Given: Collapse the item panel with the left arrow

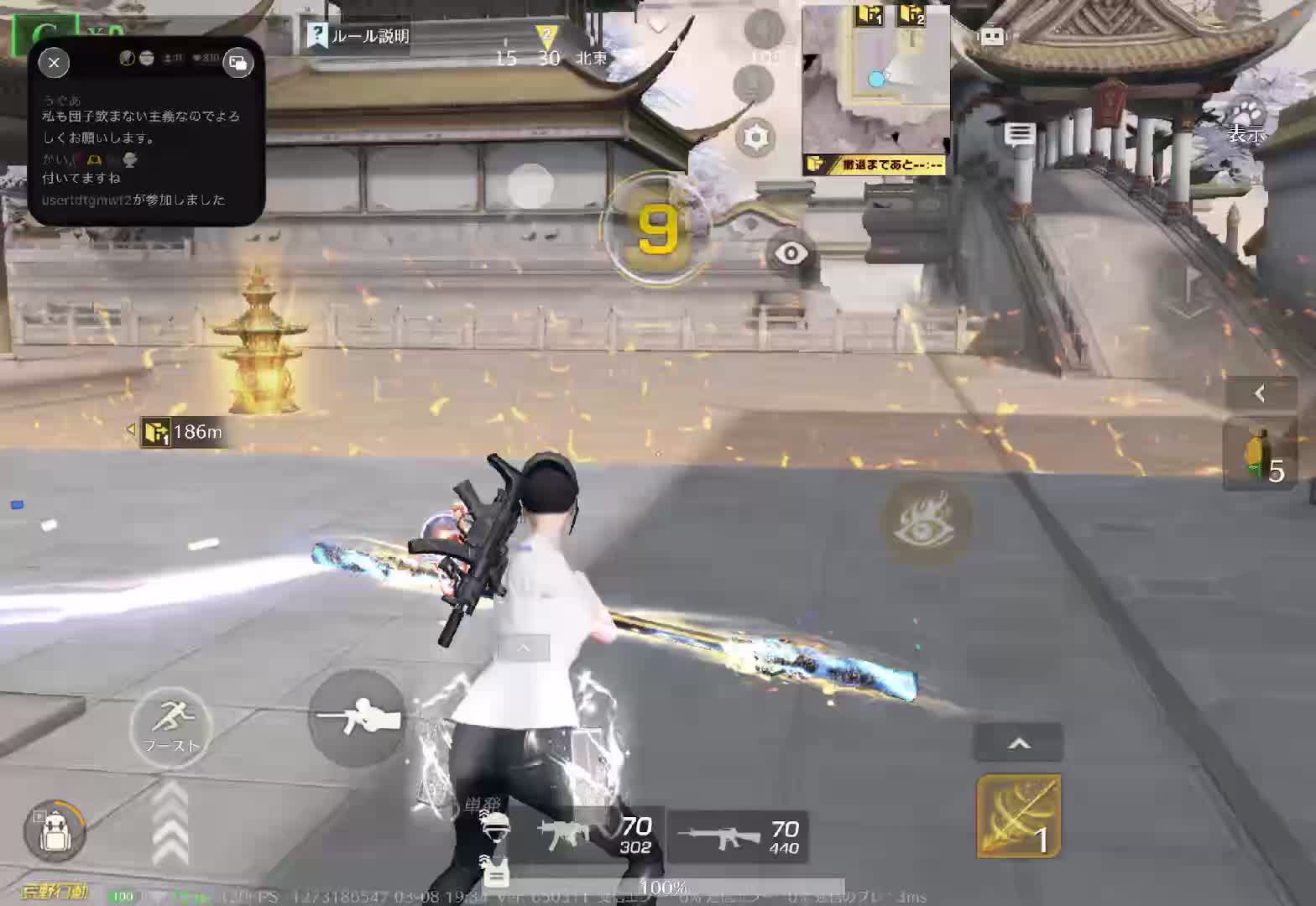Looking at the screenshot, I should click(1260, 393).
